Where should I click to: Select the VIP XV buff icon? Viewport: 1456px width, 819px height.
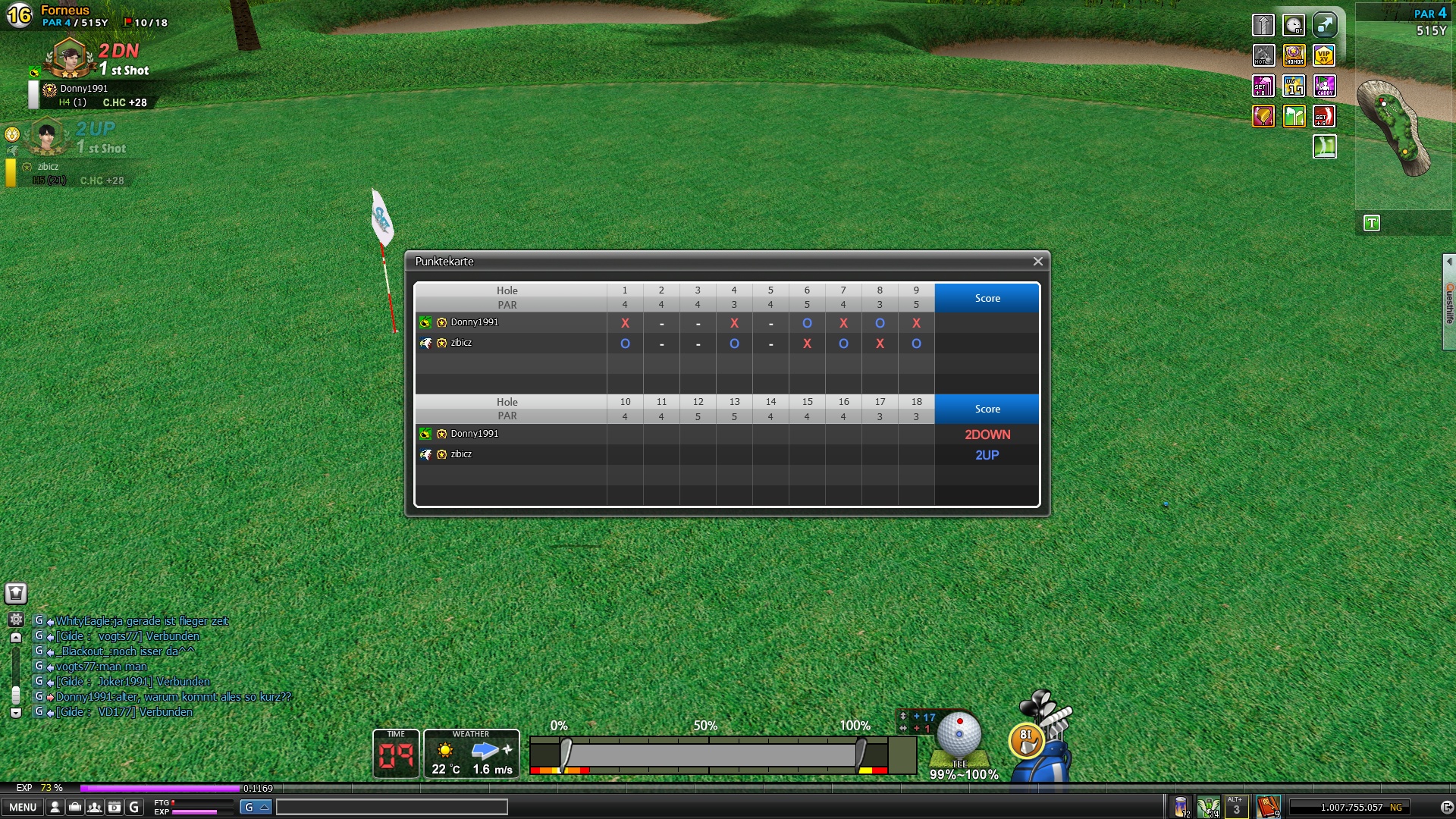[x=1324, y=55]
